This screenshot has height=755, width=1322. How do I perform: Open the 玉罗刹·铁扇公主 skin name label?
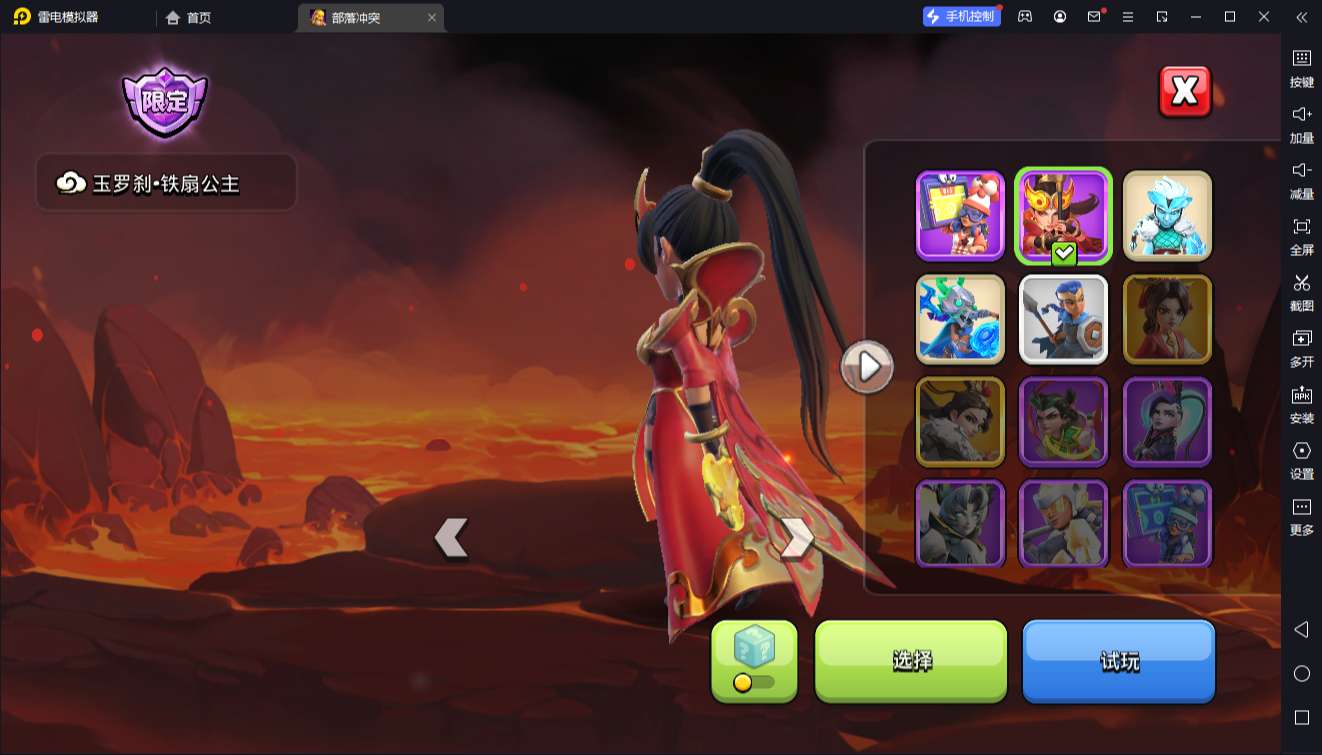[x=166, y=183]
